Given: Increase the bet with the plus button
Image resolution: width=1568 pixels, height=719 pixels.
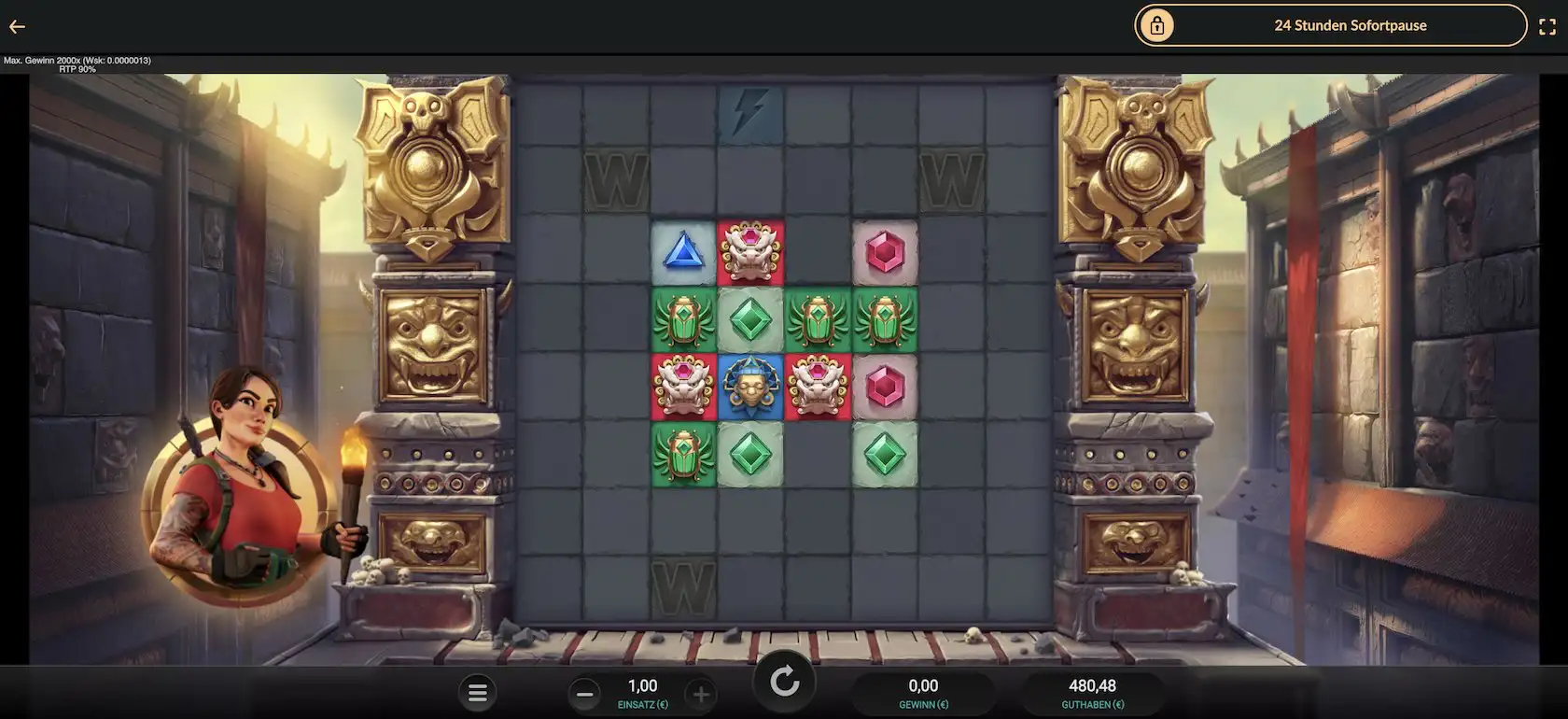Looking at the screenshot, I should [x=702, y=693].
